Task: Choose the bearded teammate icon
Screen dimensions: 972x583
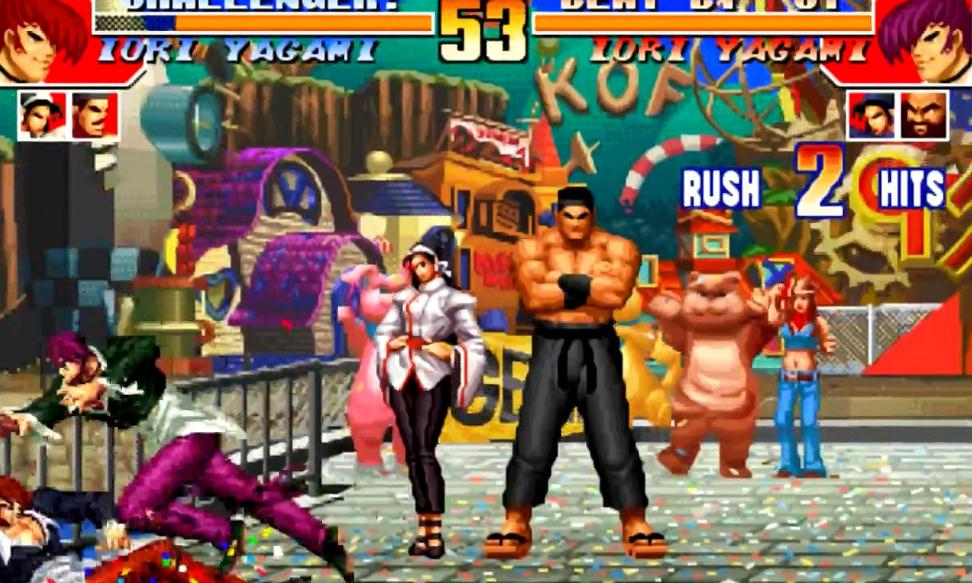Action: [x=924, y=115]
